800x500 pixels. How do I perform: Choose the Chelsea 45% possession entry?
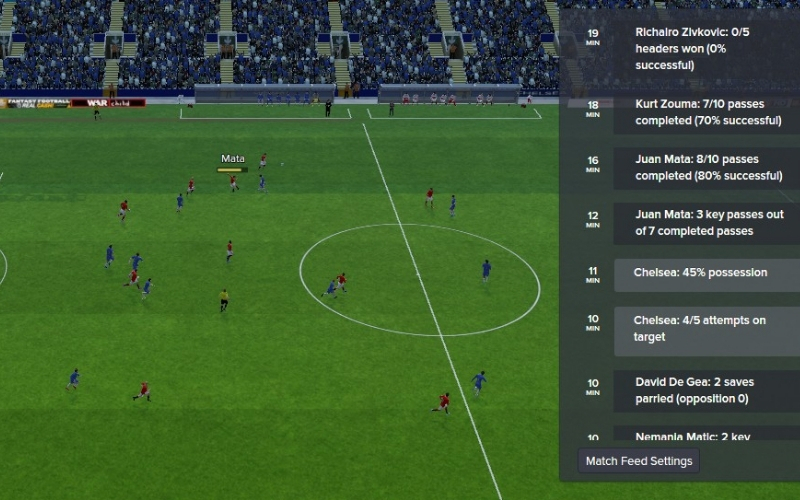pos(706,273)
